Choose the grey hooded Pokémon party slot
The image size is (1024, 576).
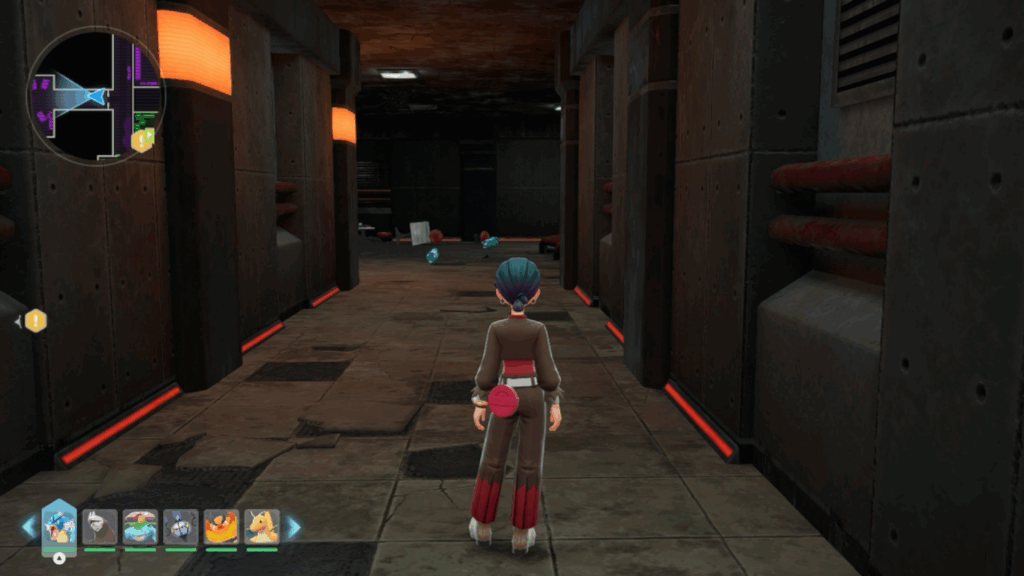click(100, 526)
